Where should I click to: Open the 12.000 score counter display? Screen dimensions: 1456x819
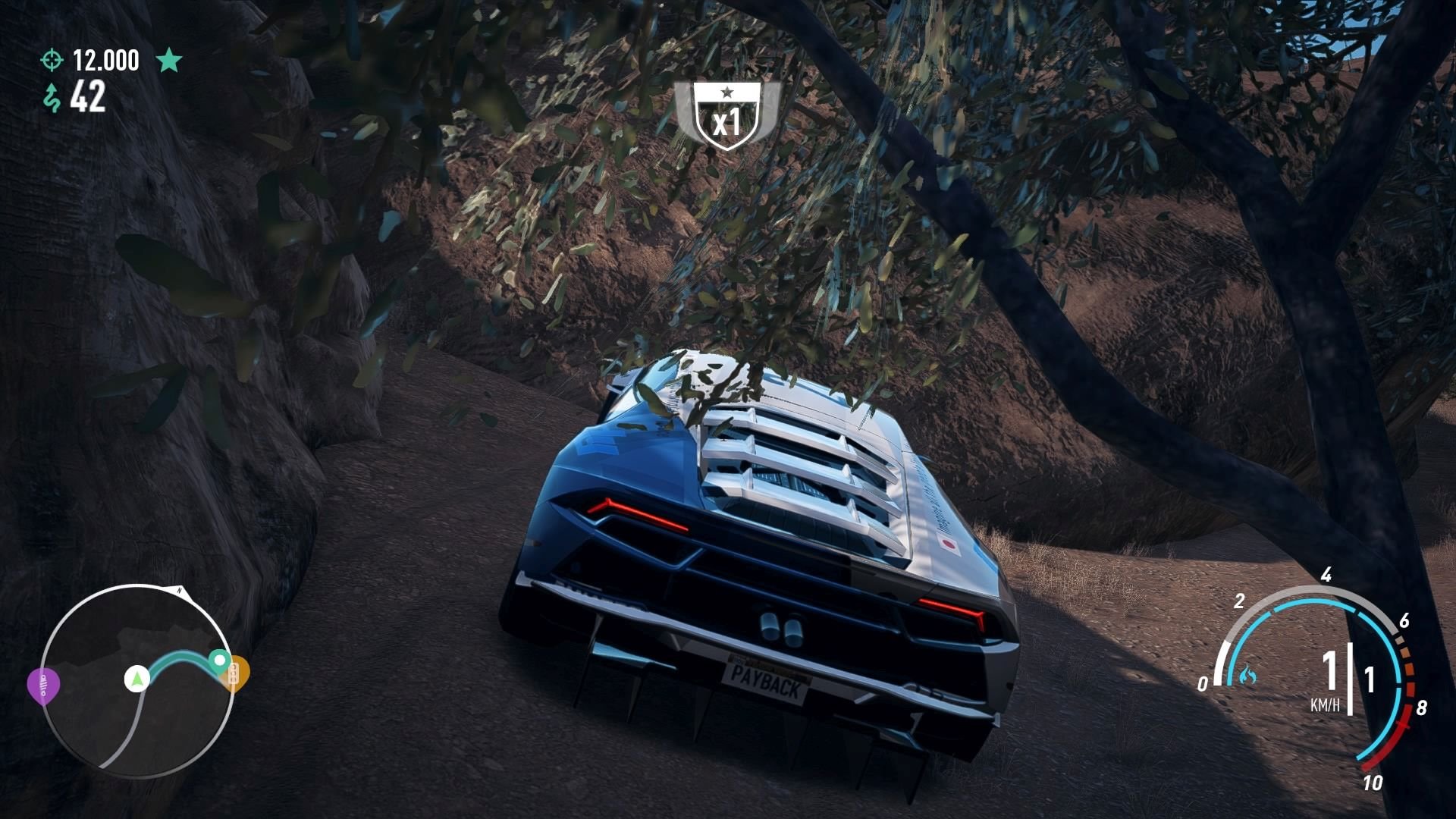tap(104, 59)
